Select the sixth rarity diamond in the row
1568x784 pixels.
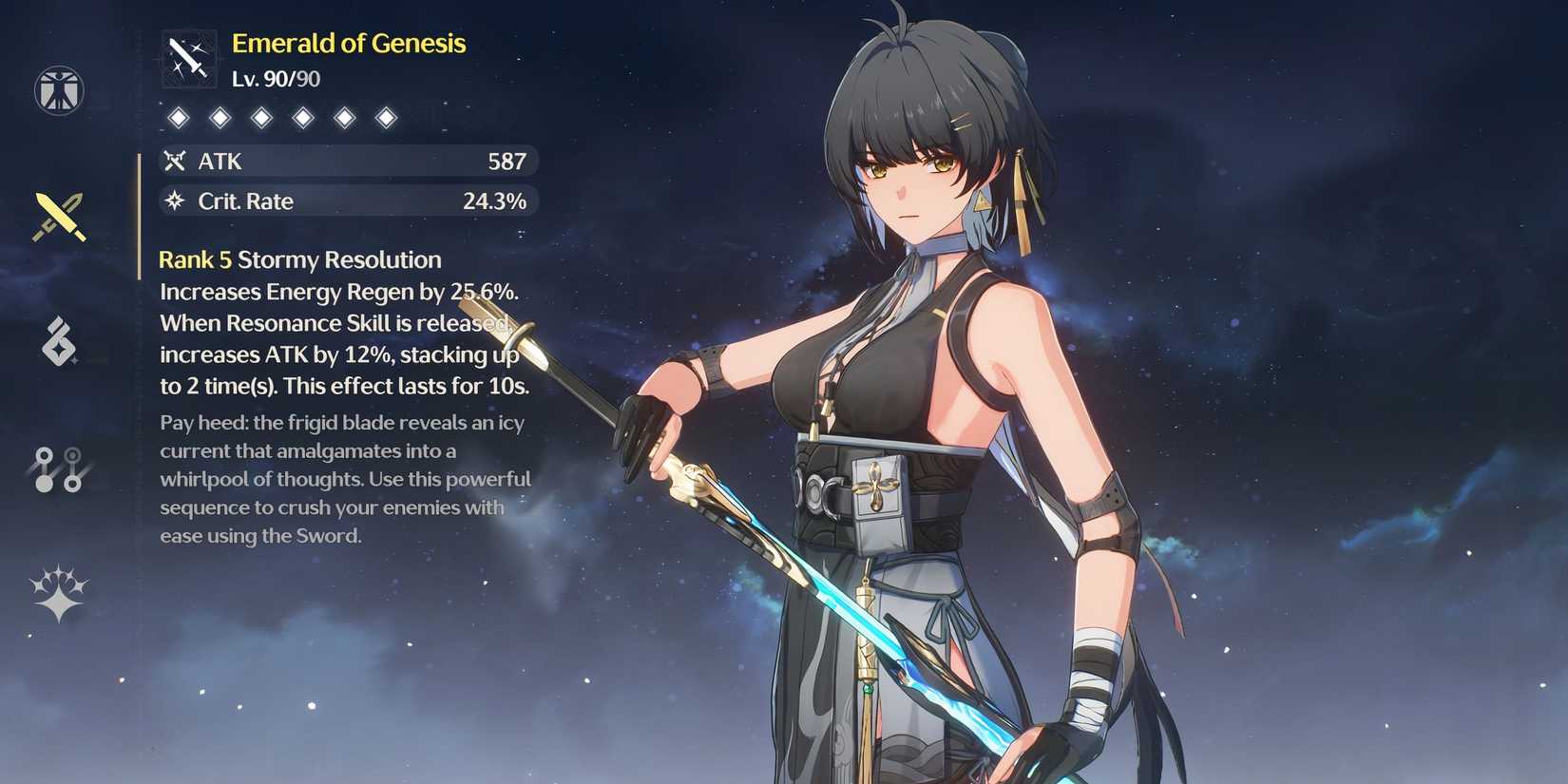(386, 117)
